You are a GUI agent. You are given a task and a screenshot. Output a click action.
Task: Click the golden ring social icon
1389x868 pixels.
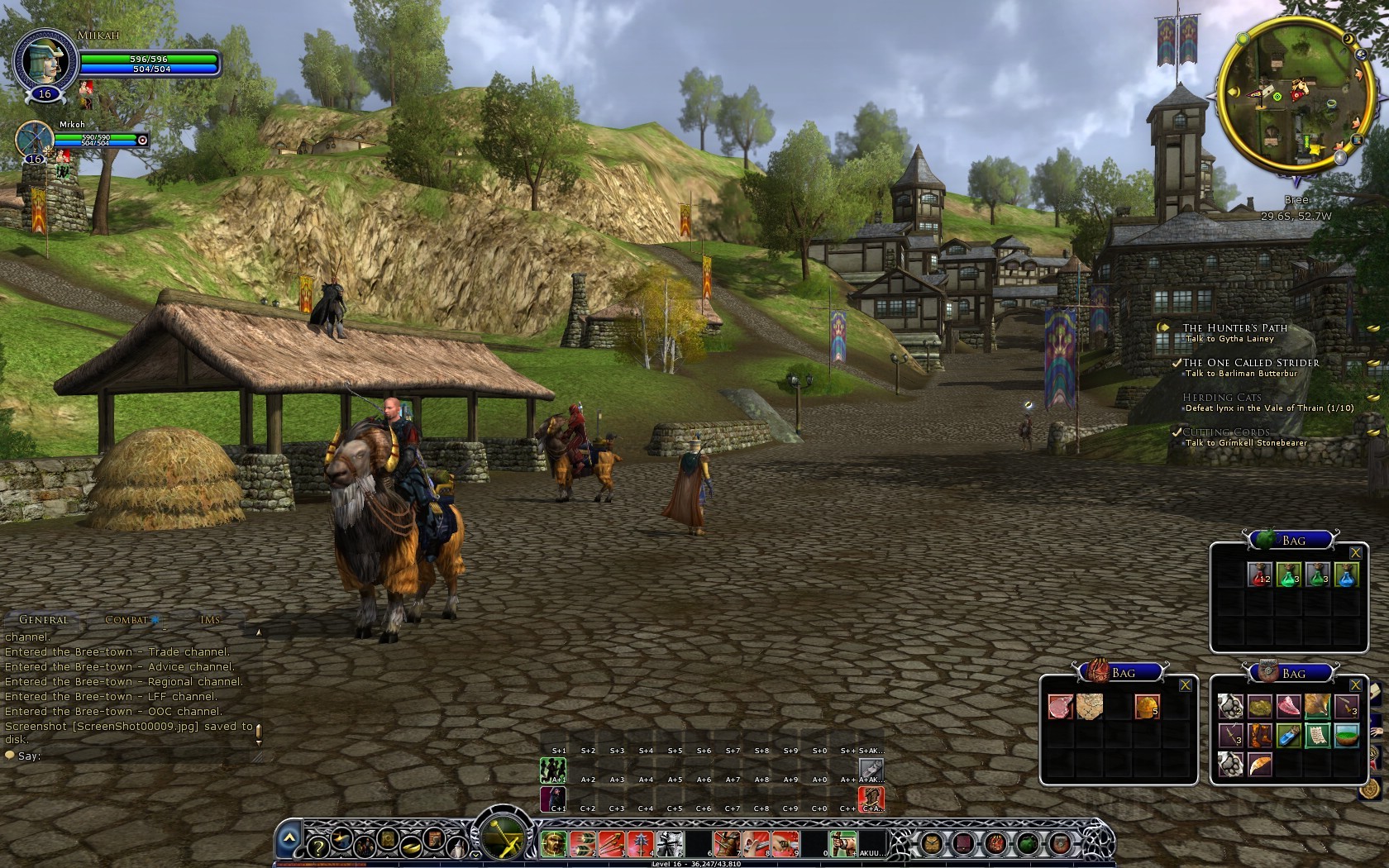pyautogui.click(x=411, y=846)
